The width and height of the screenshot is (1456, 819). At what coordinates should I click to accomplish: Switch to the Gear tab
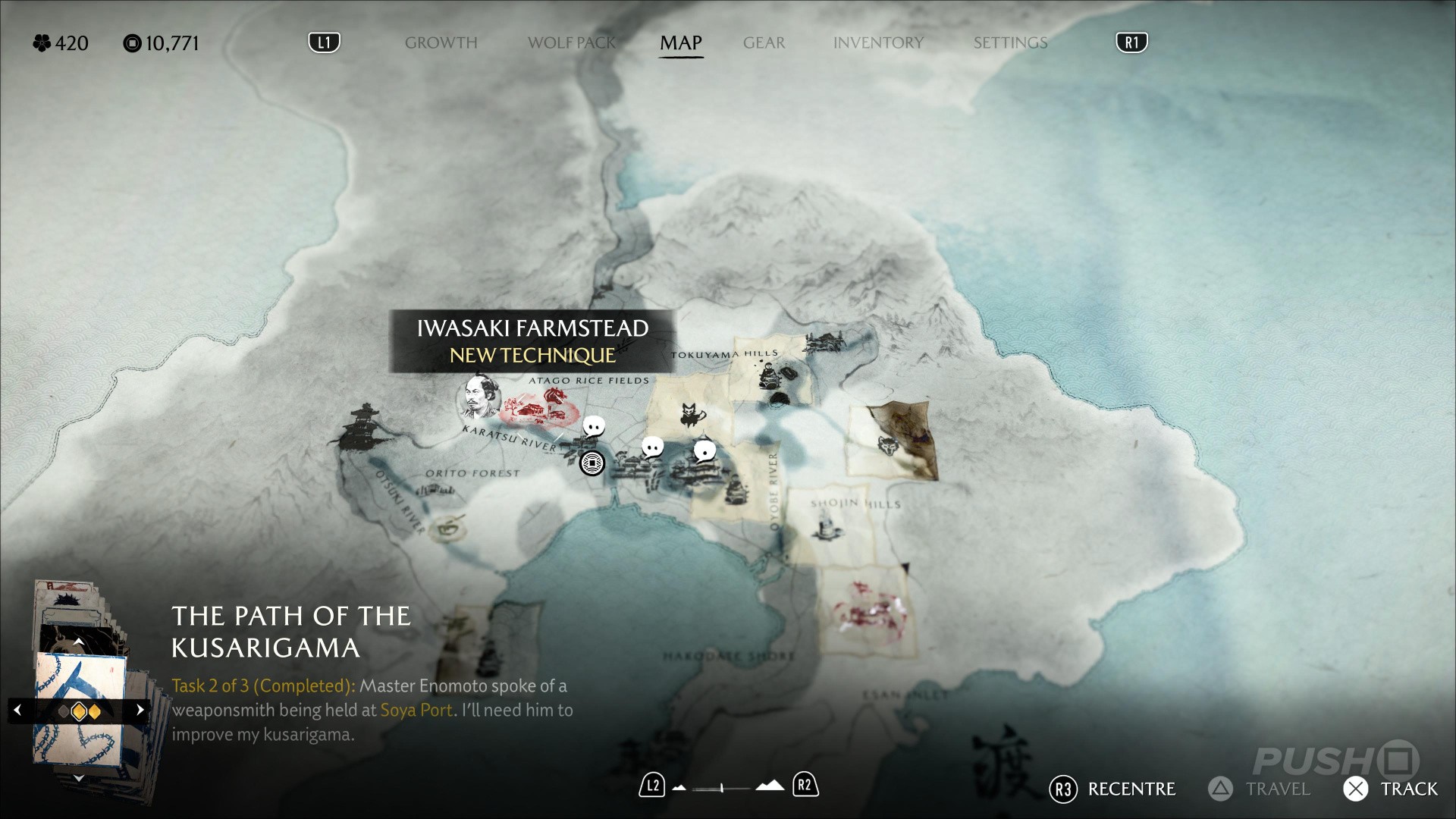(764, 43)
